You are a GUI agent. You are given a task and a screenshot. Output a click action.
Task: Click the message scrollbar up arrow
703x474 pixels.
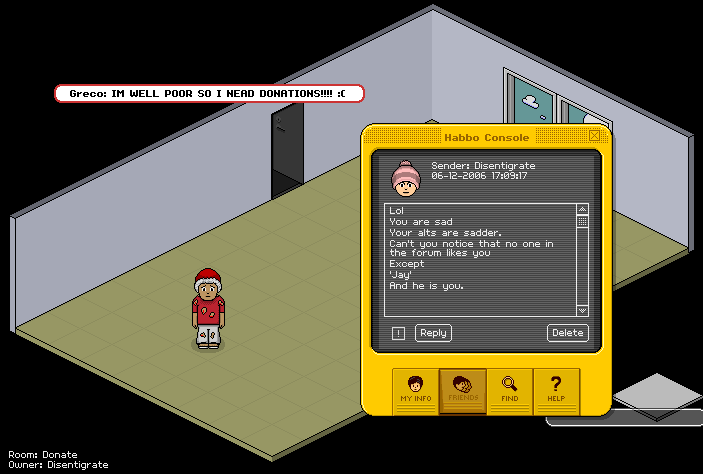coord(583,210)
